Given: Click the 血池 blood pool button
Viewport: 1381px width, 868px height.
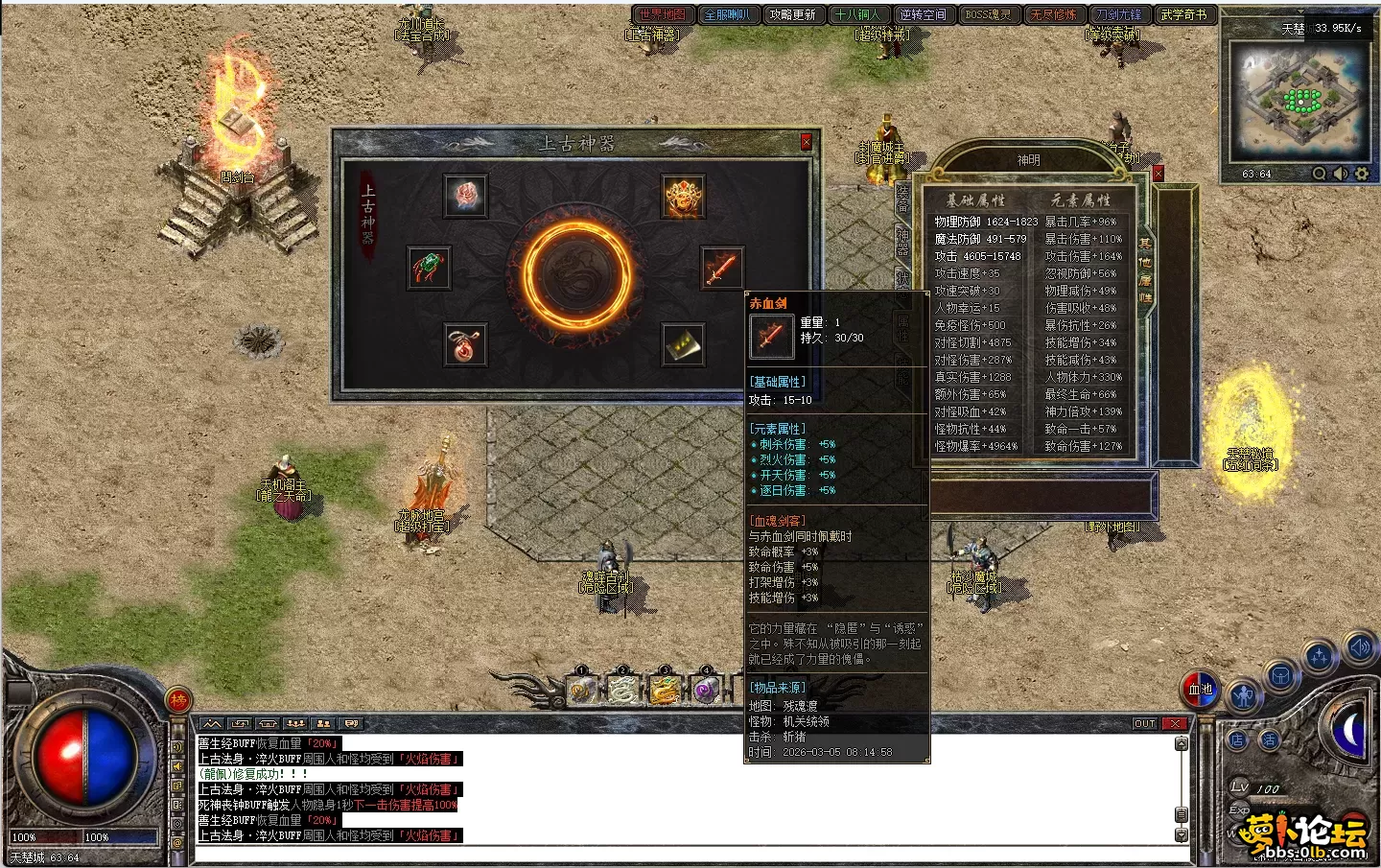Looking at the screenshot, I should (1200, 689).
